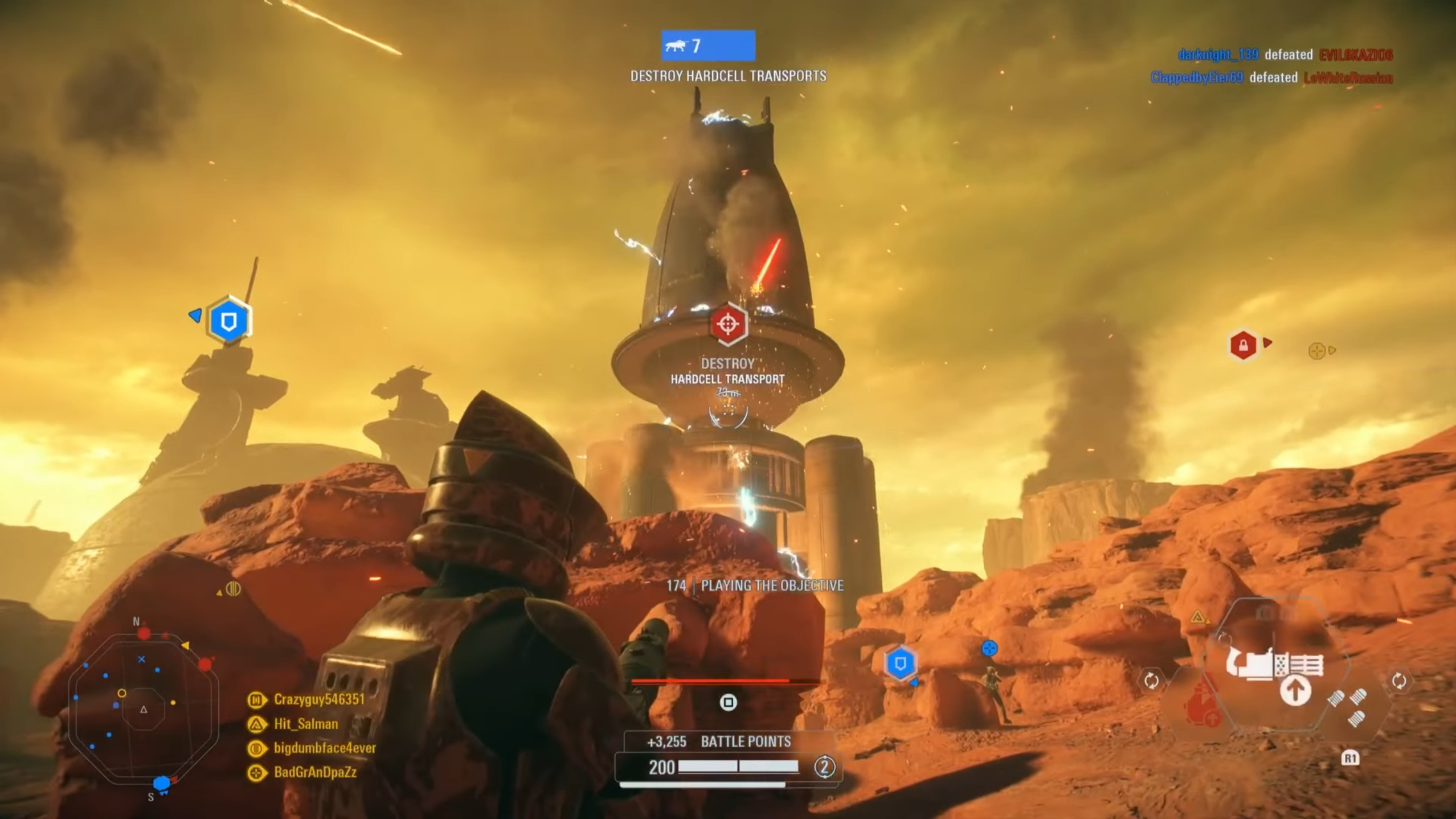Select Crazyguy546351's officer class icon

(256, 701)
